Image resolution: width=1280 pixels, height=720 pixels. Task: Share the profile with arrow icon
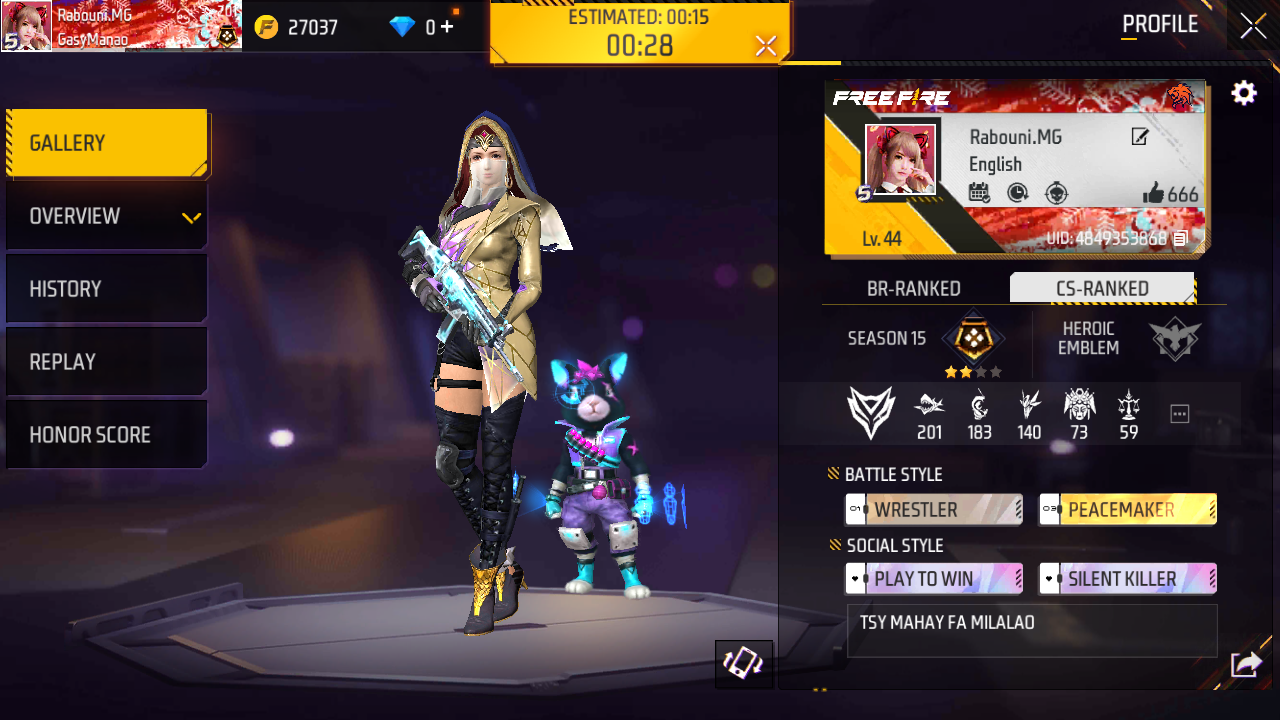click(x=1246, y=664)
